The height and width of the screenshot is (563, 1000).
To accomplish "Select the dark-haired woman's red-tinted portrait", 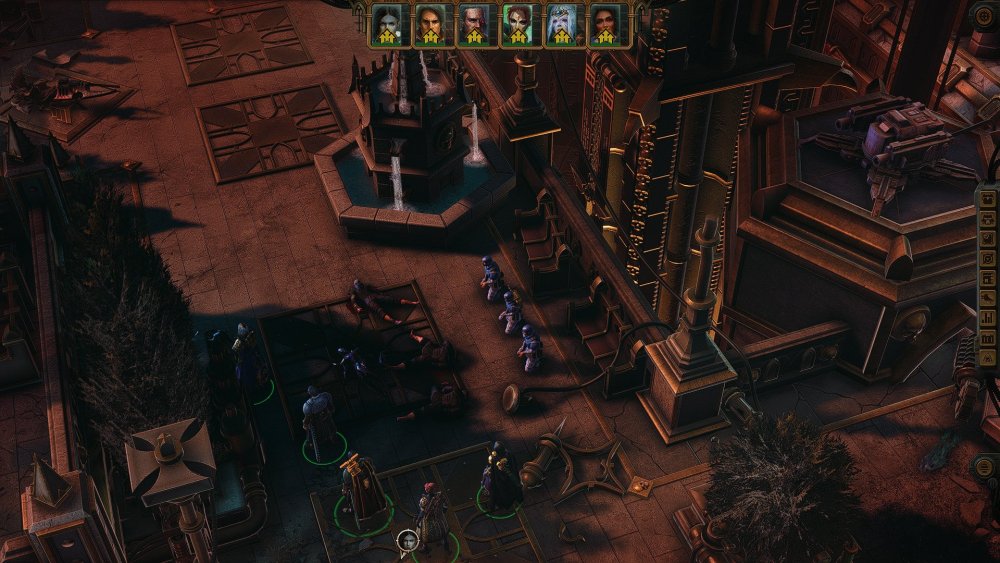I will pos(606,23).
